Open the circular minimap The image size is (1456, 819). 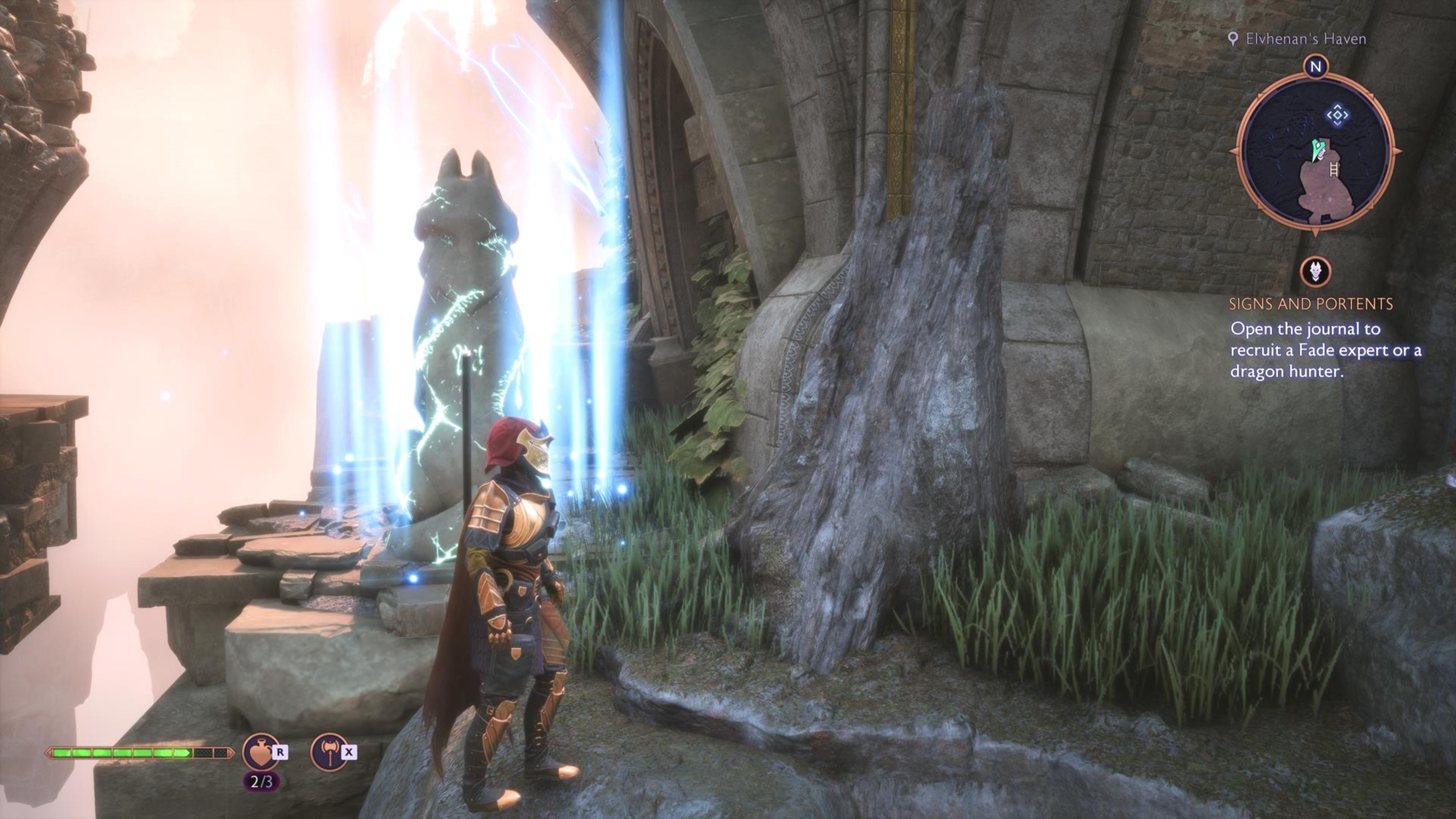tap(1315, 152)
